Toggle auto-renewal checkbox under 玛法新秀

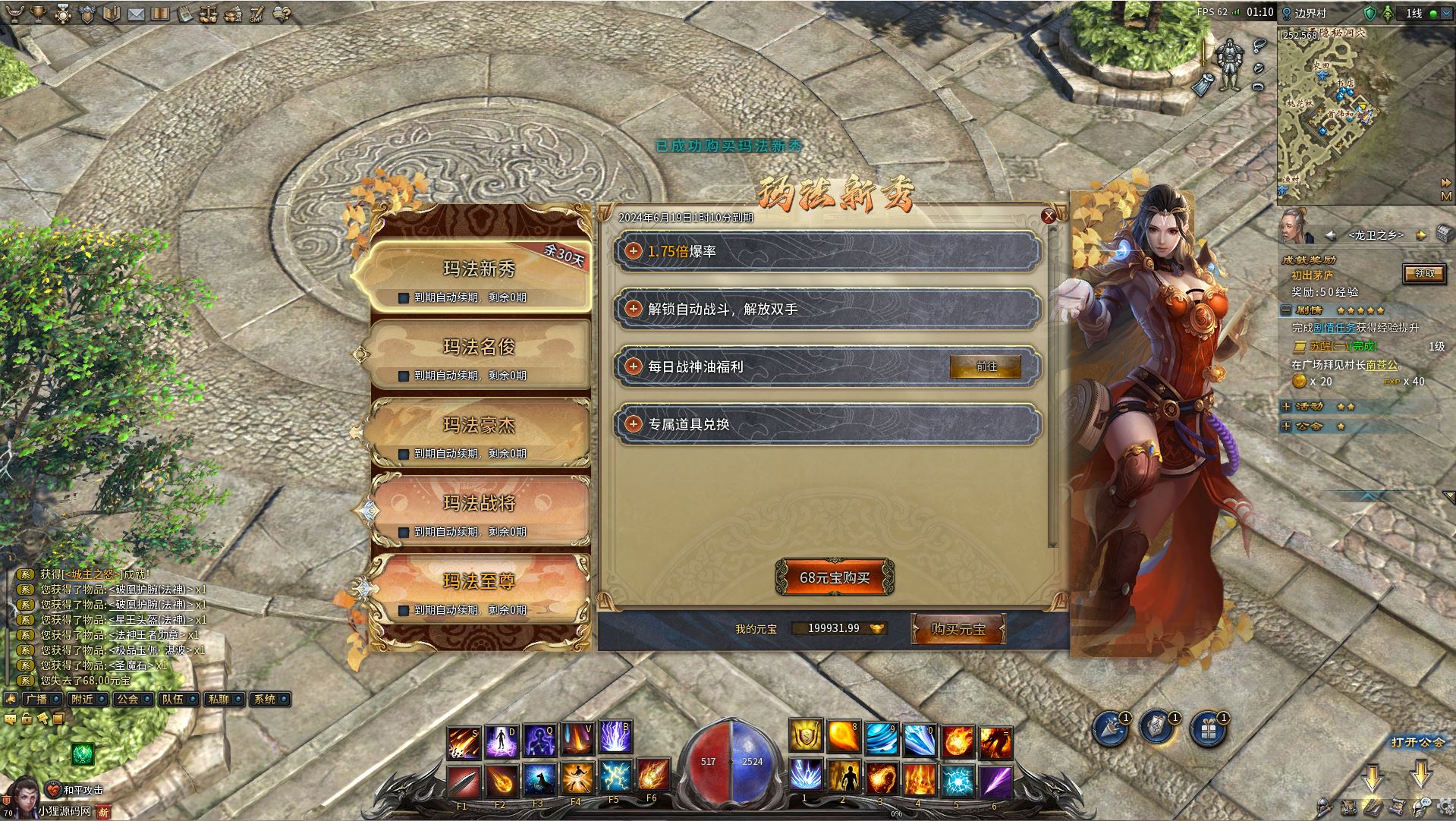pyautogui.click(x=404, y=298)
